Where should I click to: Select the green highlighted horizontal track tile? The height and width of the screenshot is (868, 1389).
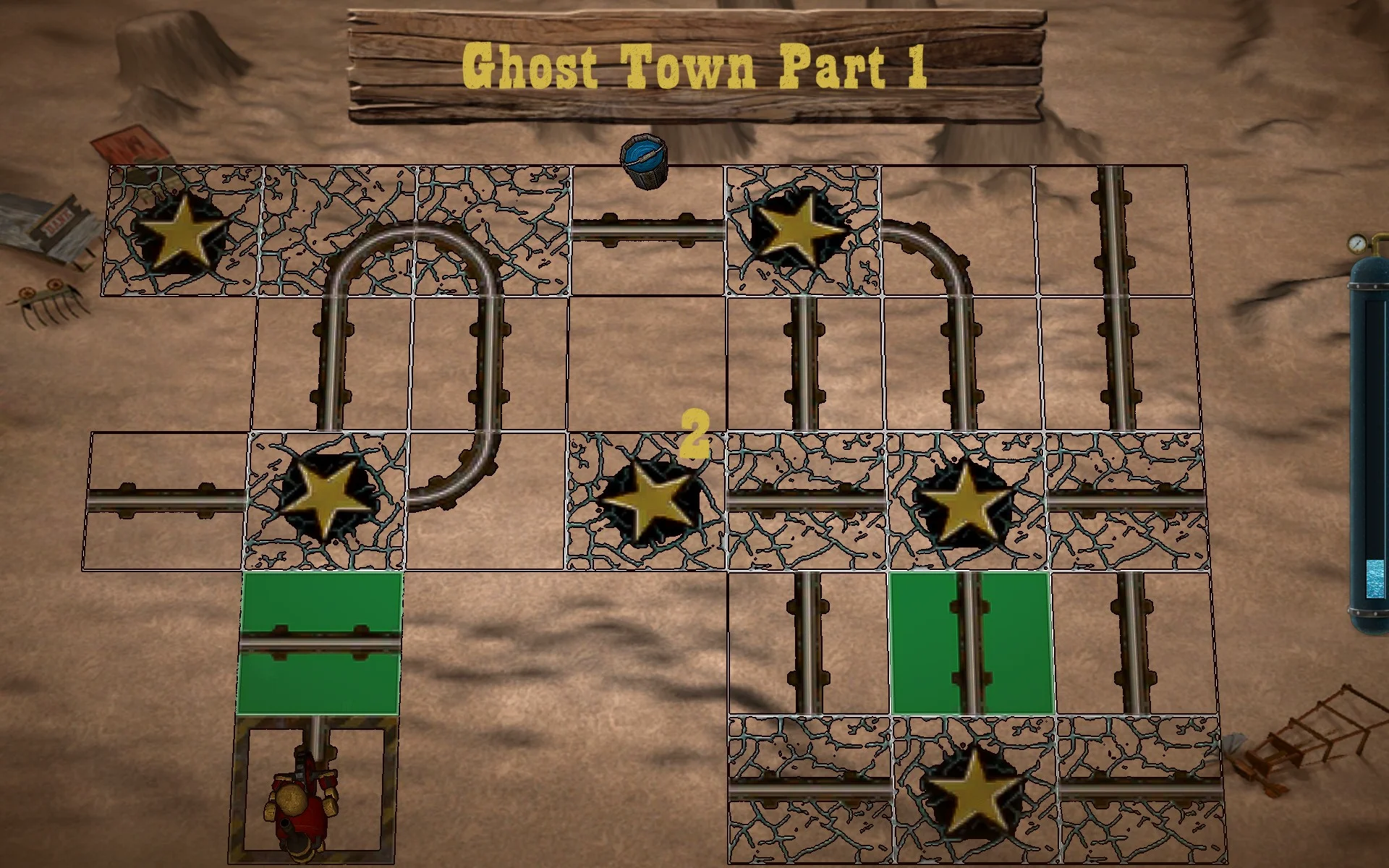click(322, 644)
